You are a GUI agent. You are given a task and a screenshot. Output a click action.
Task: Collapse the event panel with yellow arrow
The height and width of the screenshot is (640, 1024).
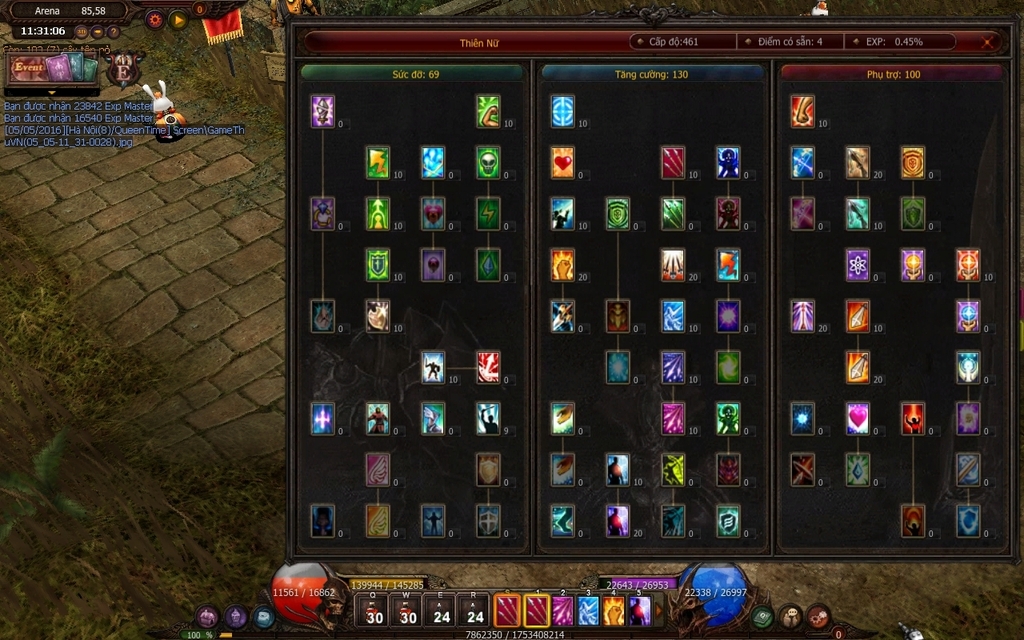click(x=52, y=93)
